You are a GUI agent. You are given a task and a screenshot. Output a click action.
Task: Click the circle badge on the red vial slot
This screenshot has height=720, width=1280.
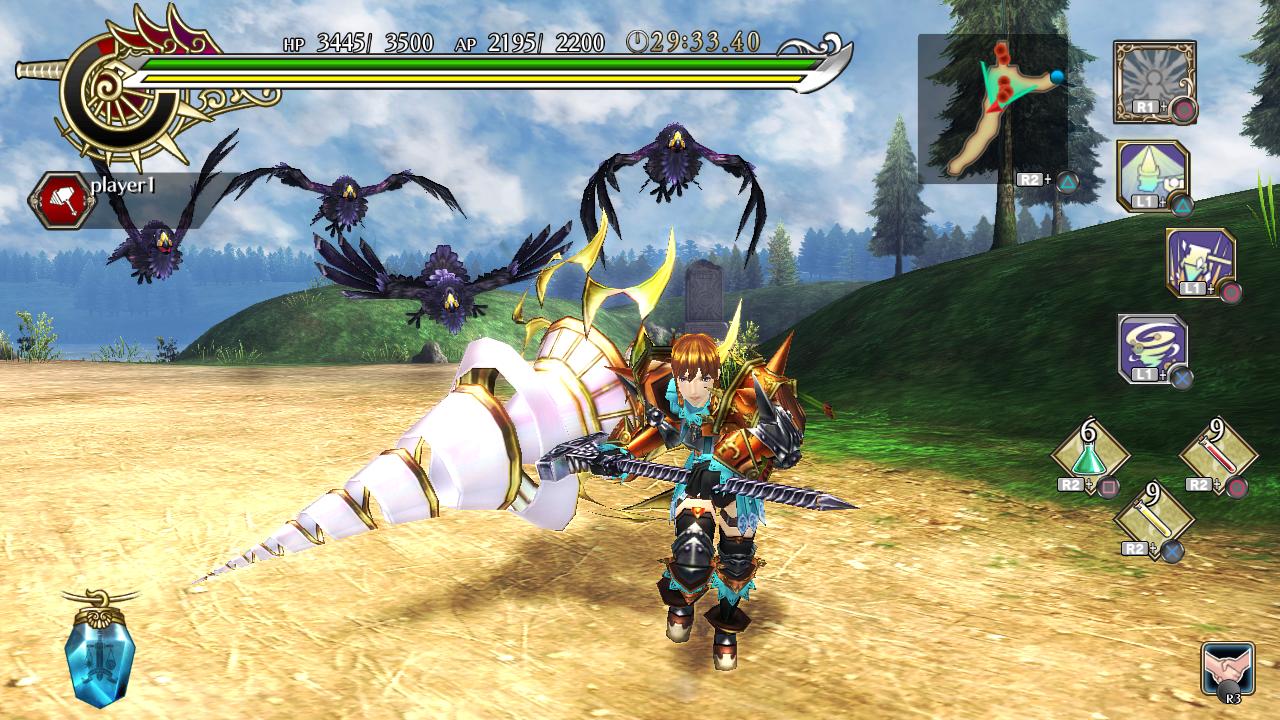point(1237,487)
